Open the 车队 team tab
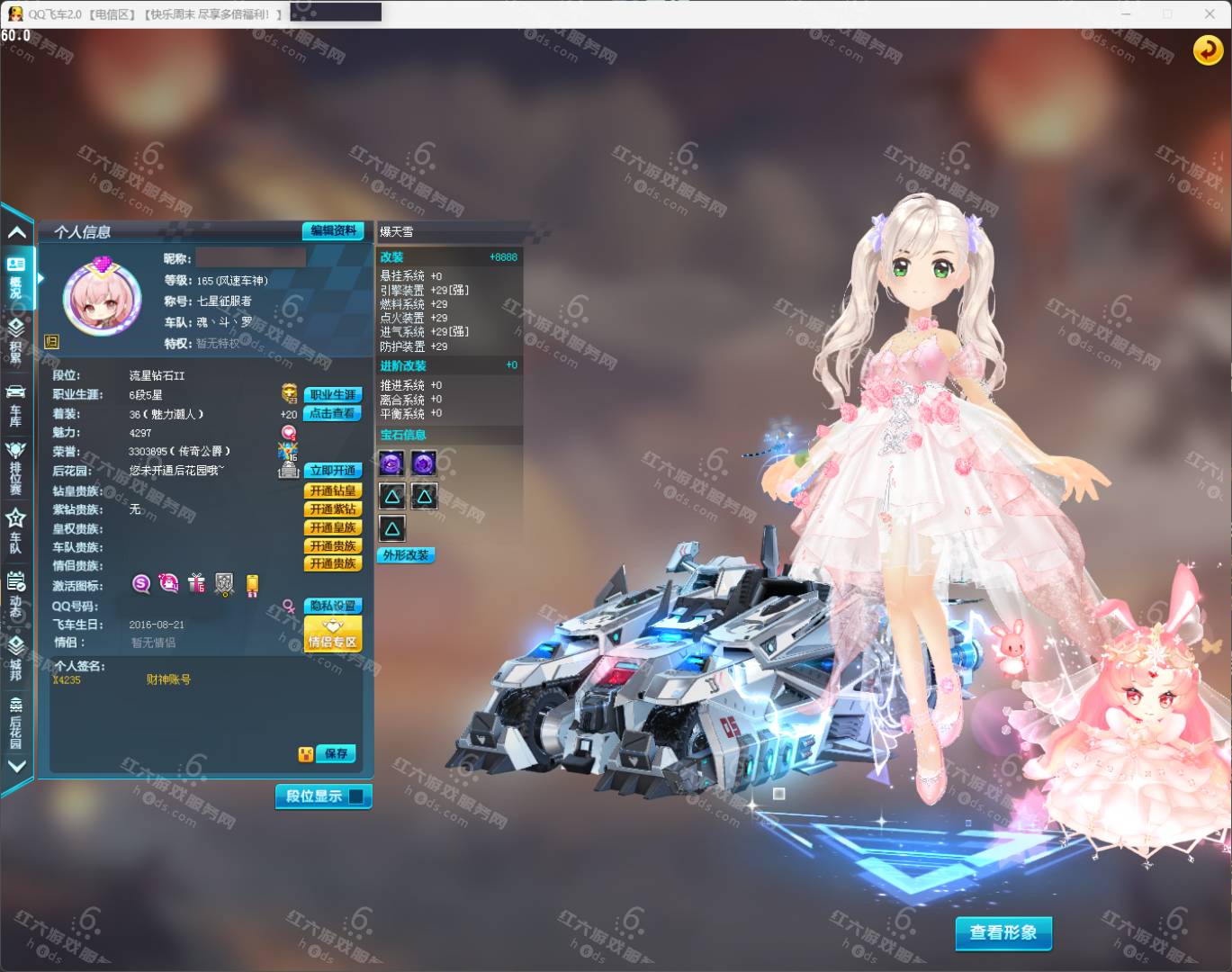The image size is (1232, 972). click(x=15, y=531)
